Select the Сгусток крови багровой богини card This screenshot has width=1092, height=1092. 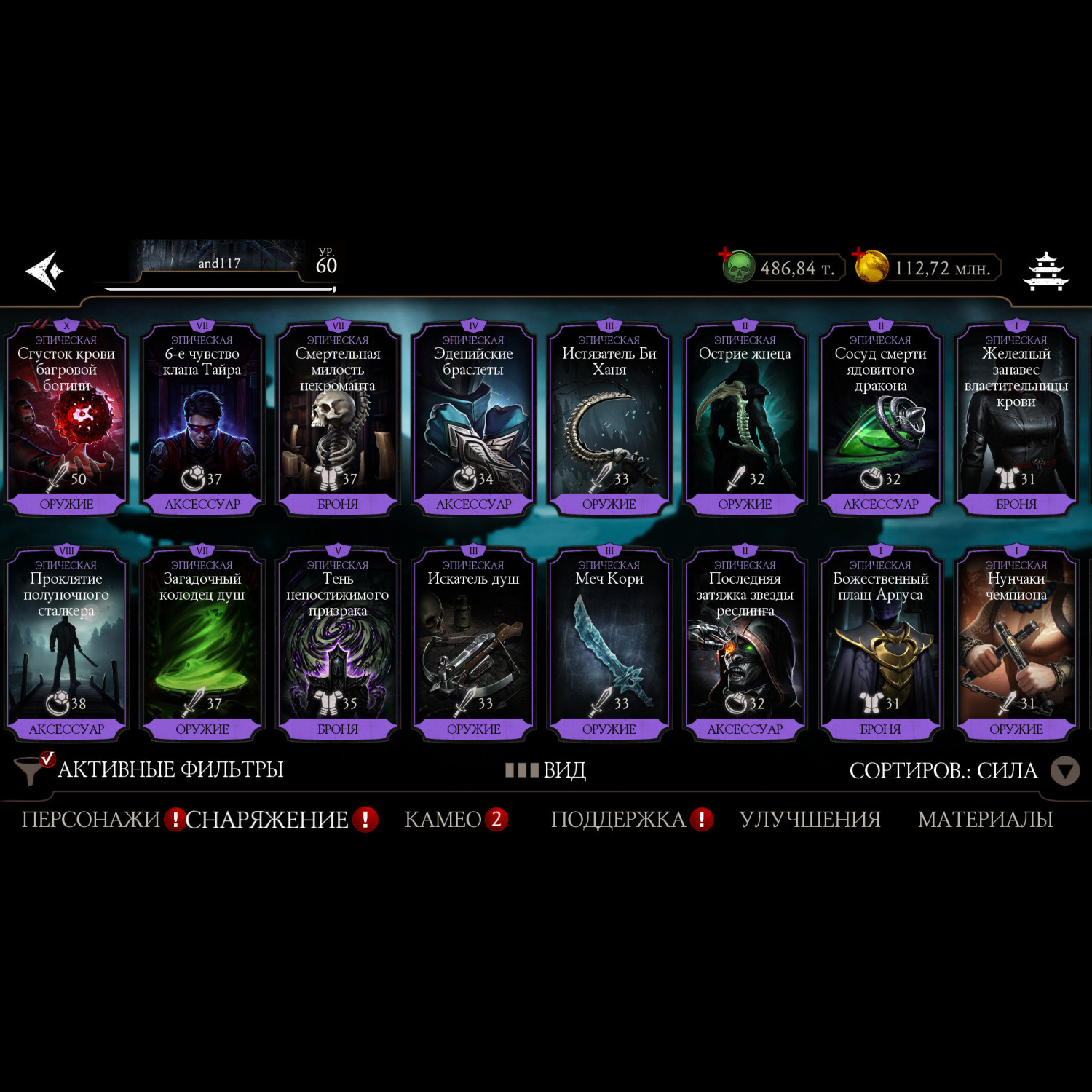[66, 420]
